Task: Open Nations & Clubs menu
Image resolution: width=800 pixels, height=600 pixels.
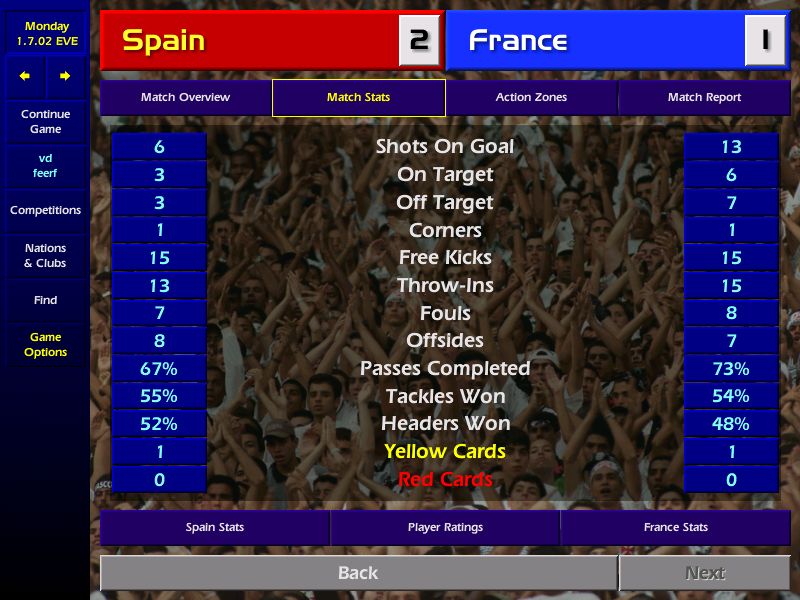Action: [45, 256]
